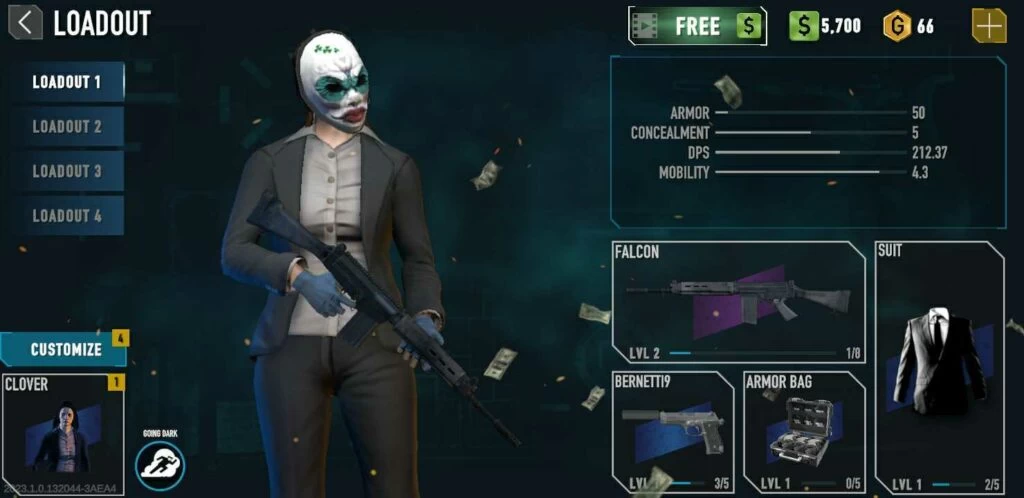Open the Armor Bag equipment slot
The width and height of the screenshot is (1024, 498).
[x=804, y=432]
